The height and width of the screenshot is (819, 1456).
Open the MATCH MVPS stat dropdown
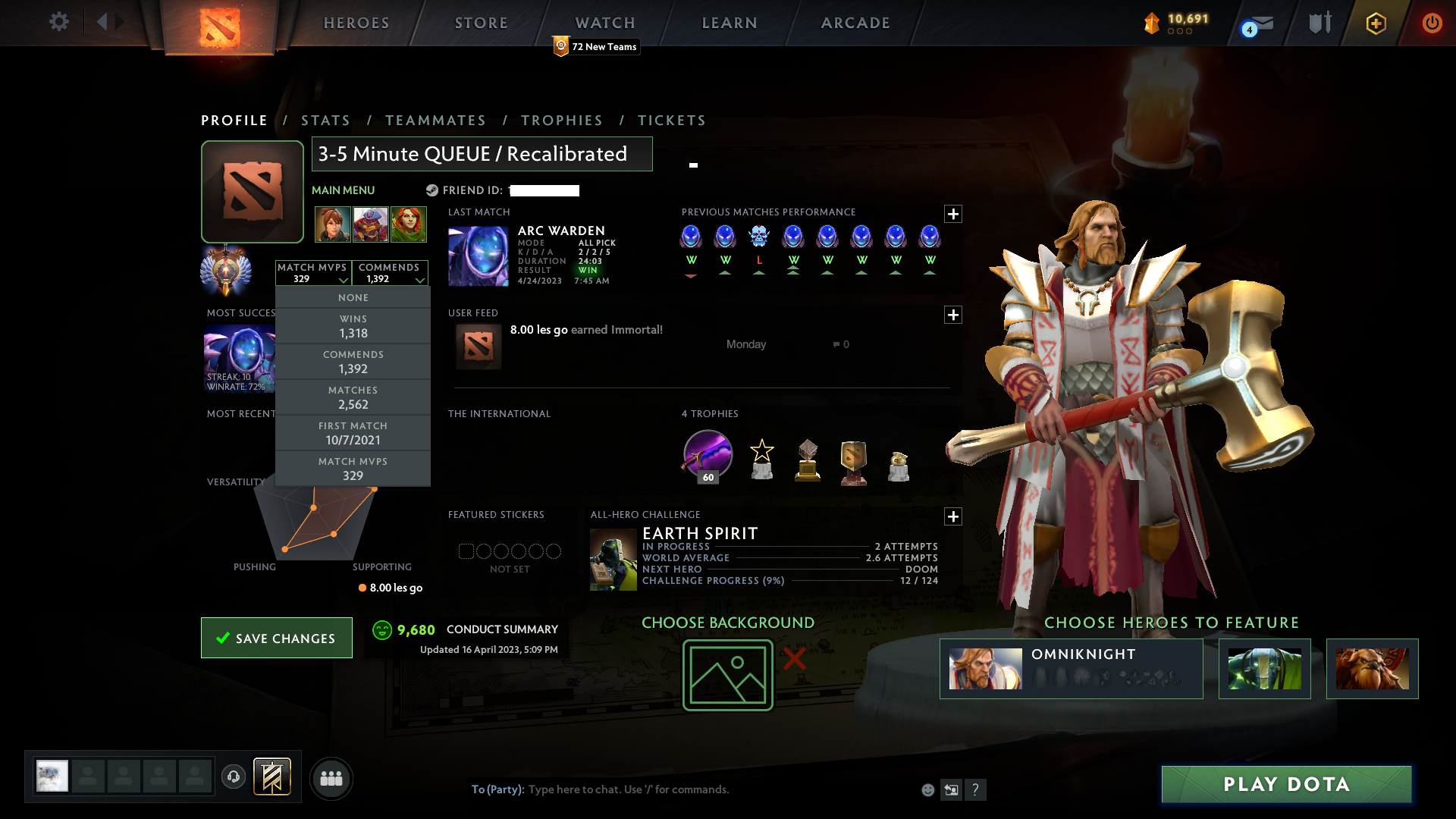[313, 273]
